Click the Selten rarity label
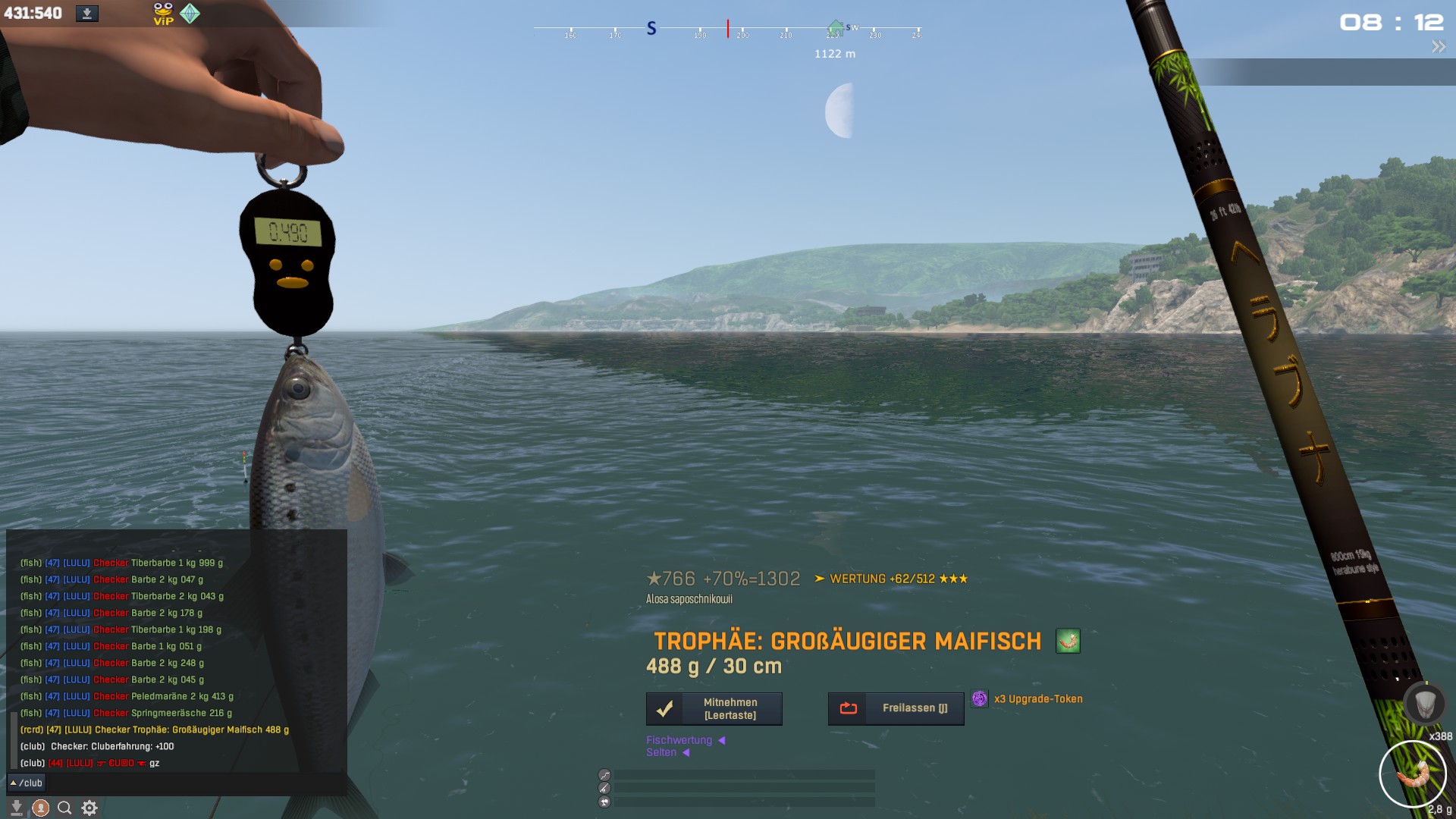Image resolution: width=1456 pixels, height=819 pixels. click(661, 752)
